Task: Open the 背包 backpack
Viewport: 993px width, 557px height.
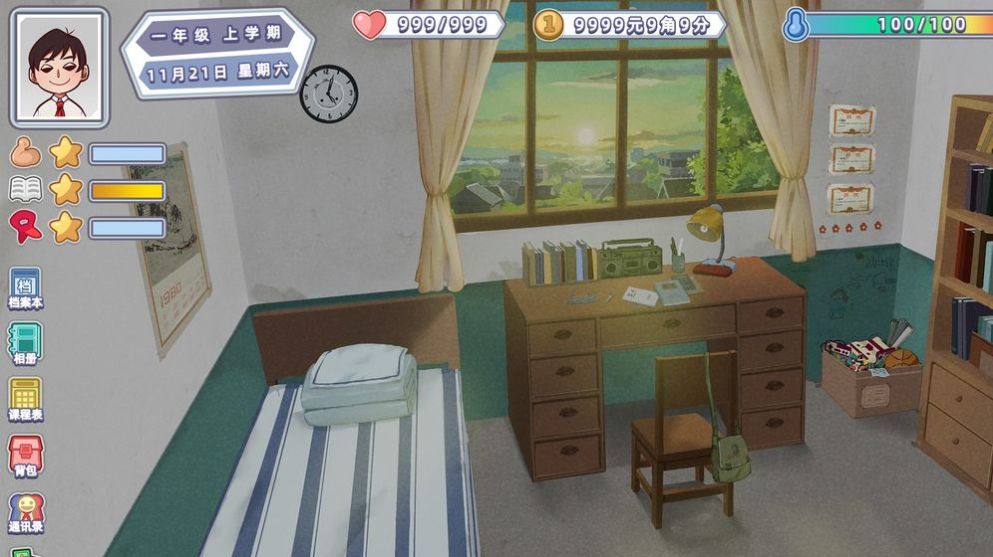Action: [x=25, y=455]
